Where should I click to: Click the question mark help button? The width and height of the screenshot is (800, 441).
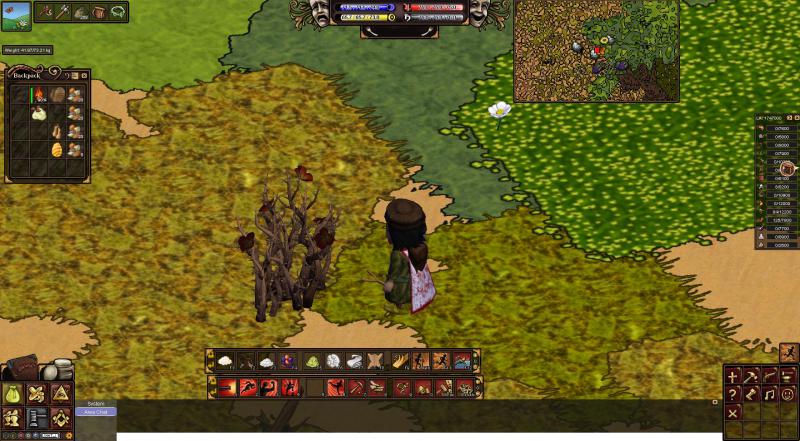click(x=733, y=395)
